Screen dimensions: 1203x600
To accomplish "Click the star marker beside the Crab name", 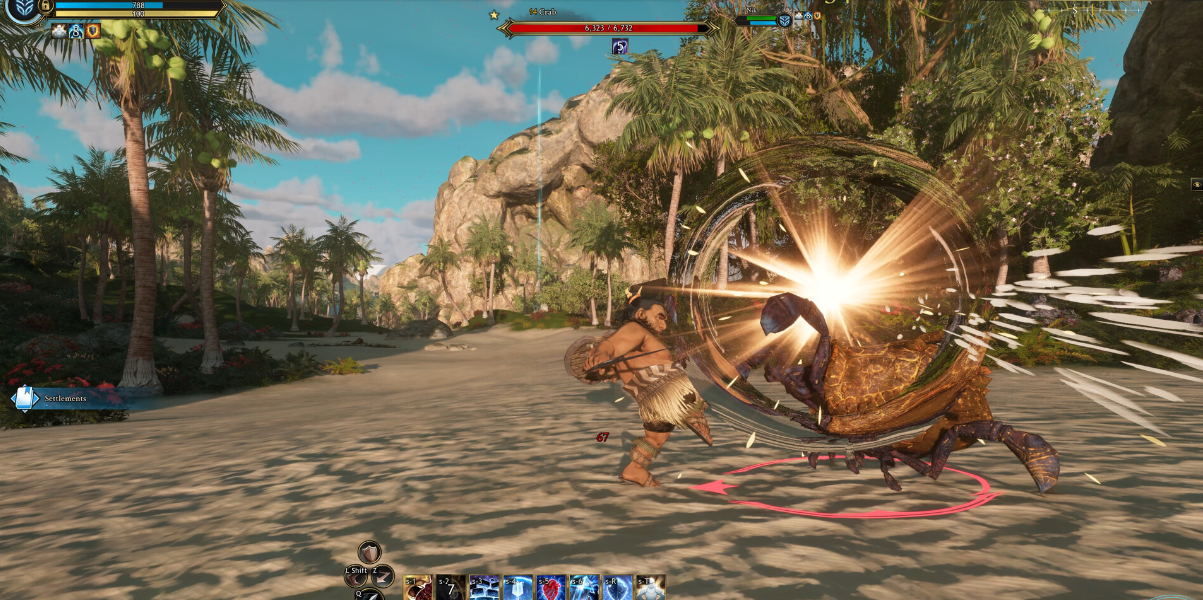I will pyautogui.click(x=494, y=15).
